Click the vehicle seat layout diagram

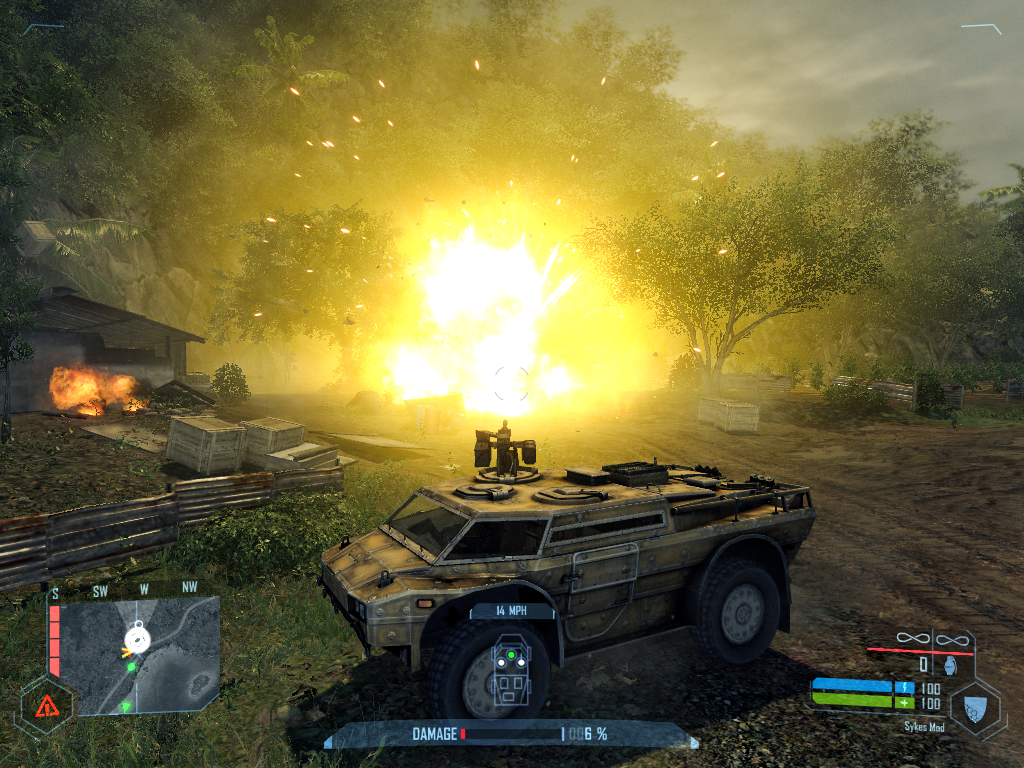pyautogui.click(x=511, y=670)
